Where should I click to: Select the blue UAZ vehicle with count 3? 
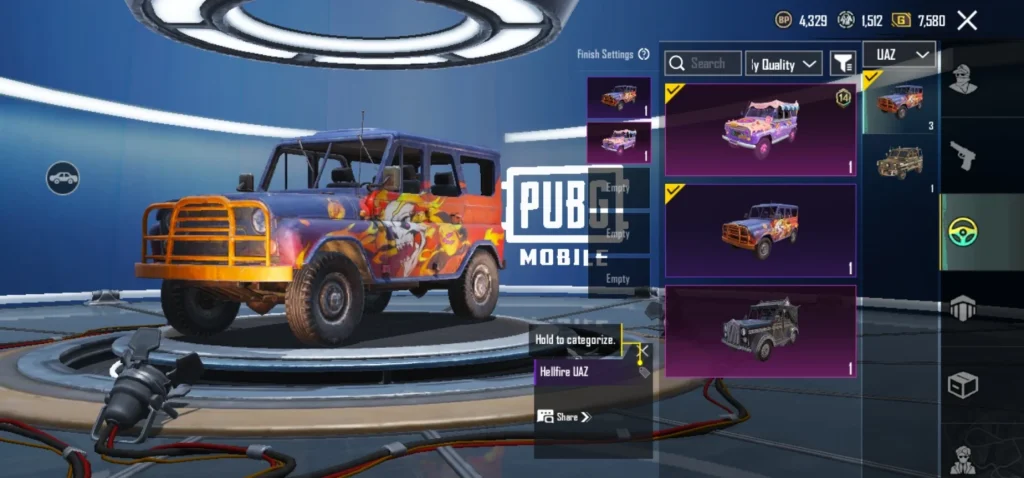(900, 100)
